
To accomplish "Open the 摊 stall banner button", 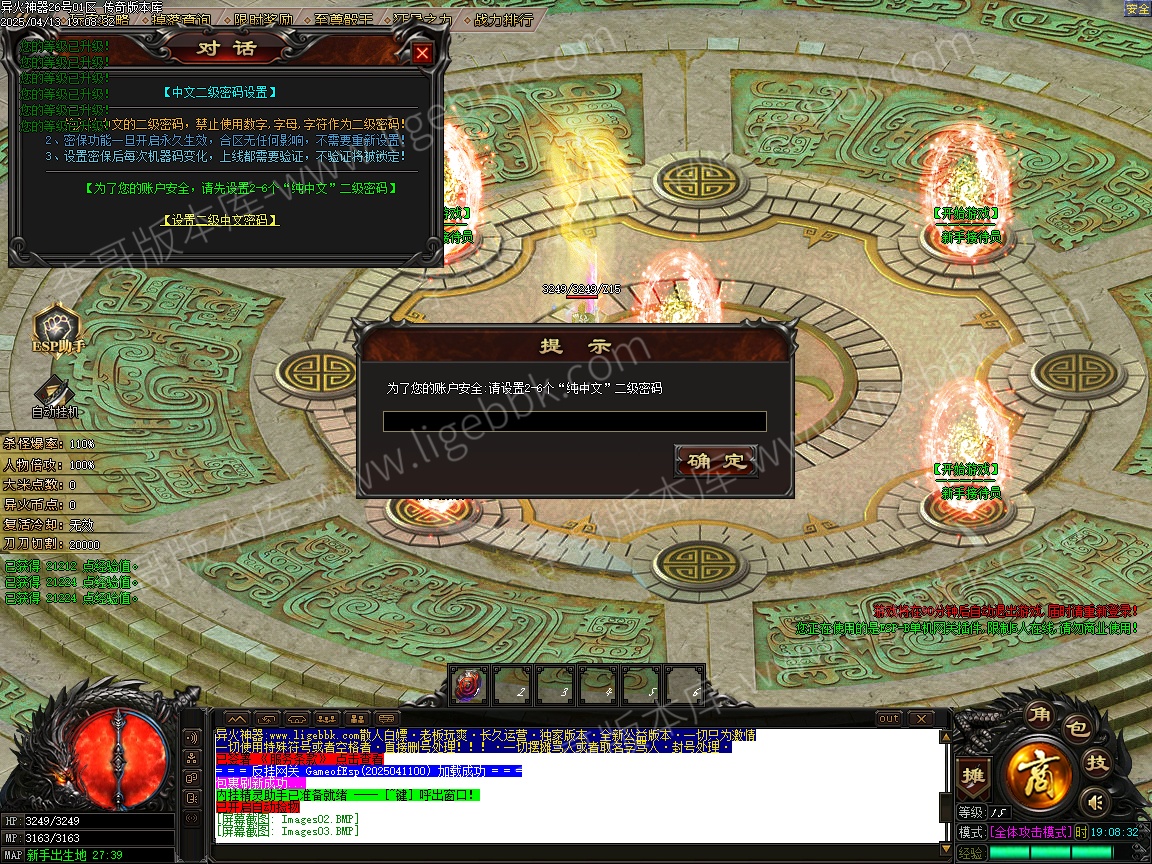I will 972,775.
